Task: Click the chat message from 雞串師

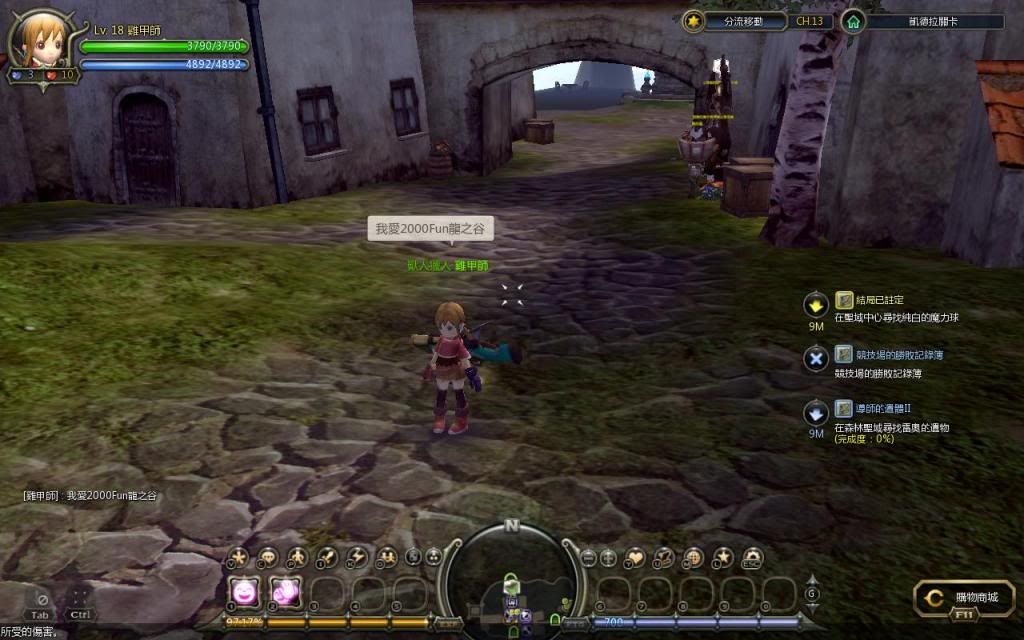Action: pyautogui.click(x=90, y=495)
